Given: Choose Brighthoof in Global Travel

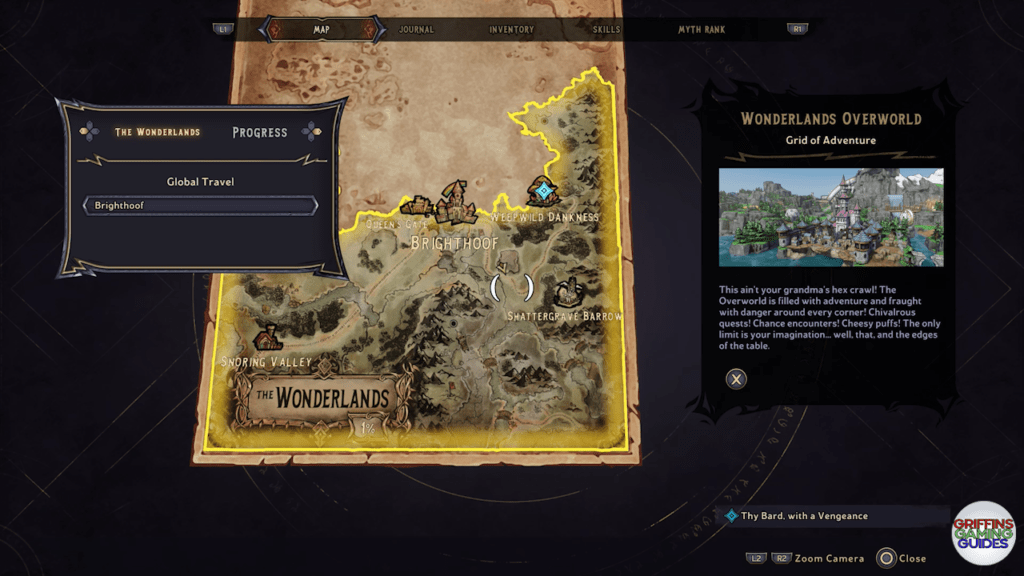Looking at the screenshot, I should pos(200,205).
